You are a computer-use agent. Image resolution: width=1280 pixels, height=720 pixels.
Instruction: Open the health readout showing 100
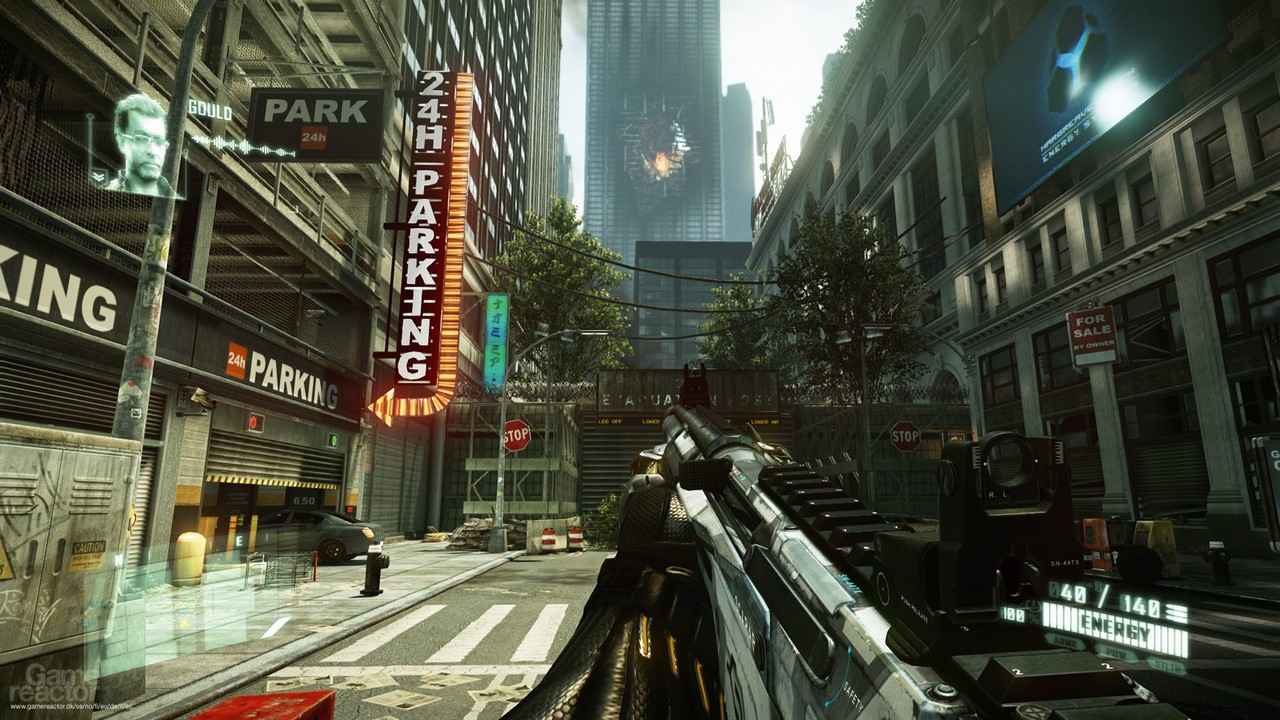tap(1013, 614)
